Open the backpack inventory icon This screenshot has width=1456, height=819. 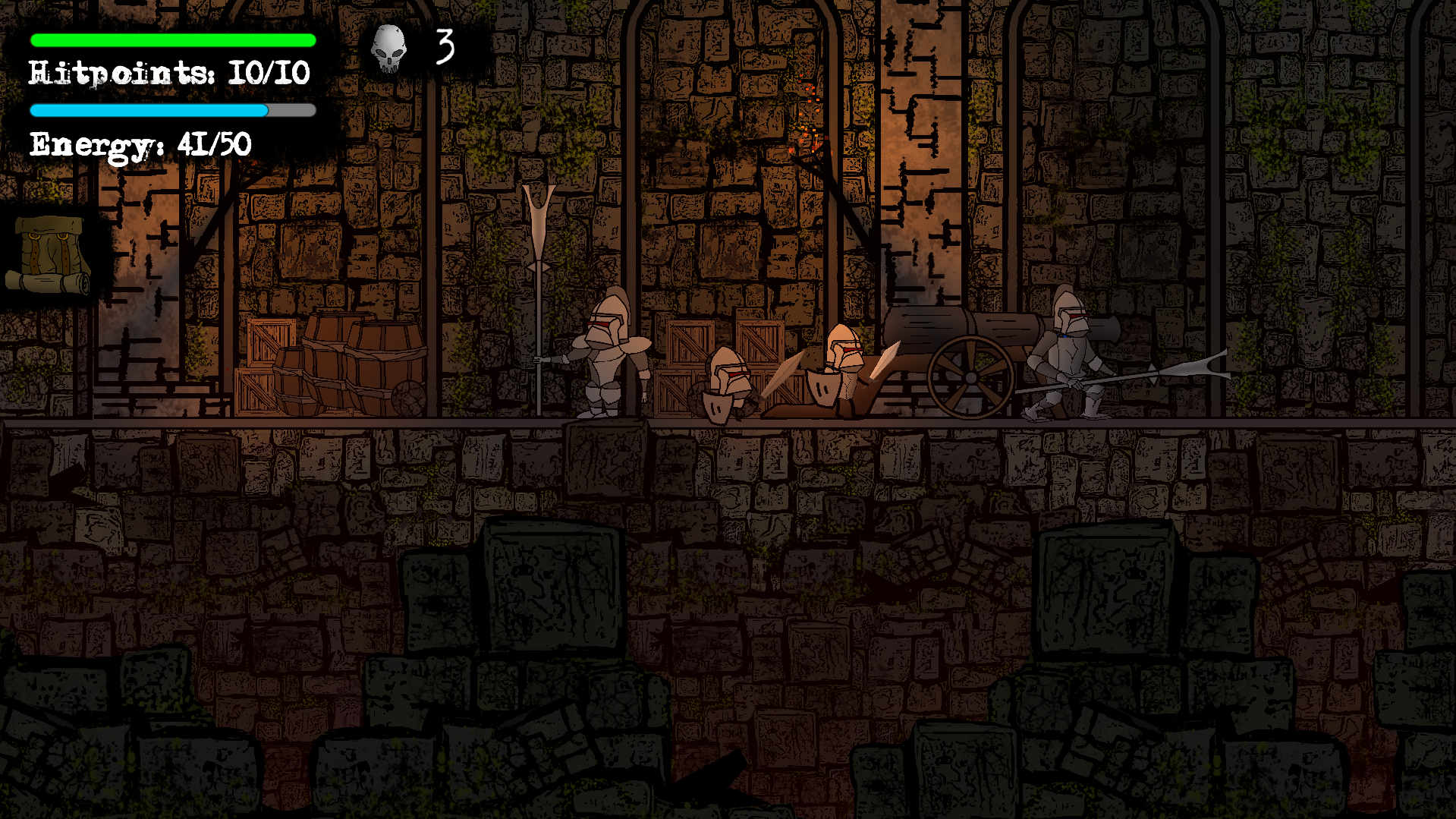tap(50, 255)
